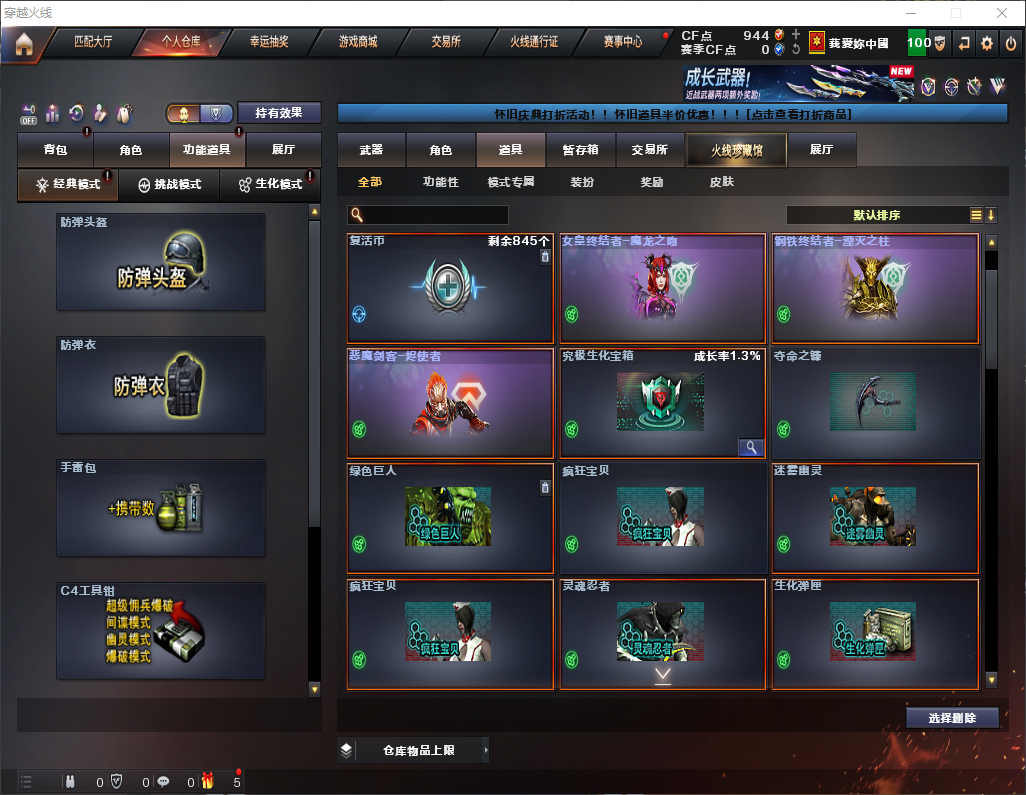Image resolution: width=1026 pixels, height=795 pixels.
Task: Choose the 防弹头盔 helmet equipment slot
Action: [x=161, y=262]
